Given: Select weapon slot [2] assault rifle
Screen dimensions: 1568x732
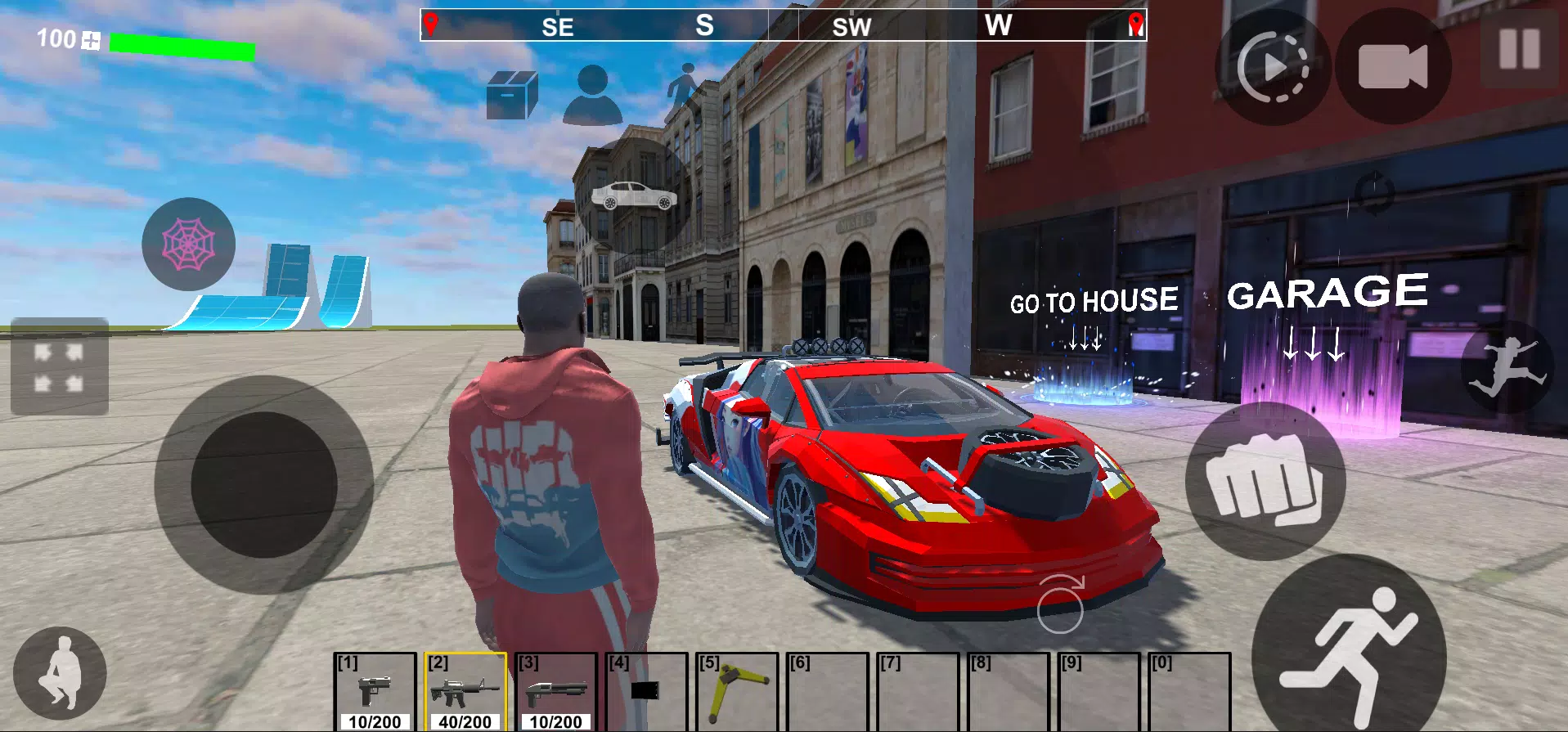Looking at the screenshot, I should [464, 691].
